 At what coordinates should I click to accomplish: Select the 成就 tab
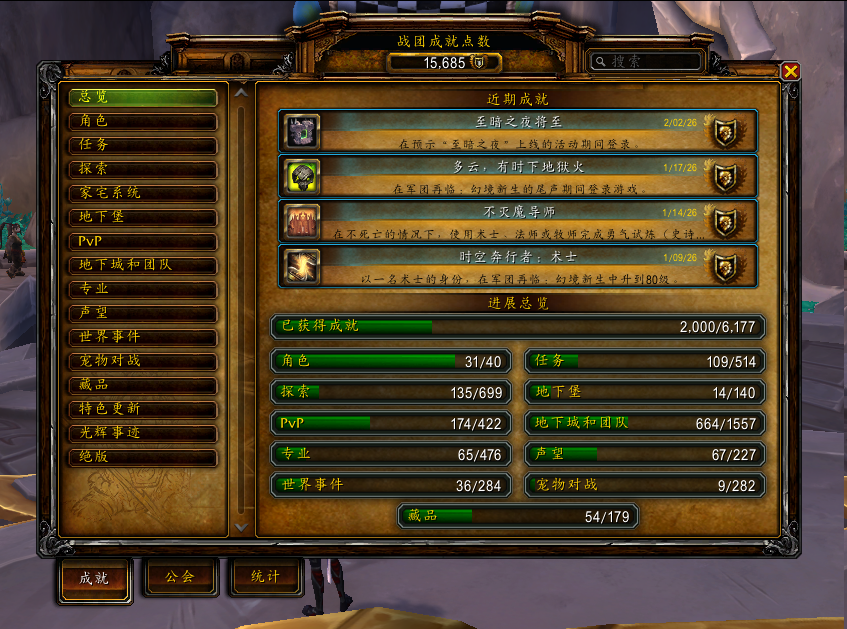tap(95, 578)
